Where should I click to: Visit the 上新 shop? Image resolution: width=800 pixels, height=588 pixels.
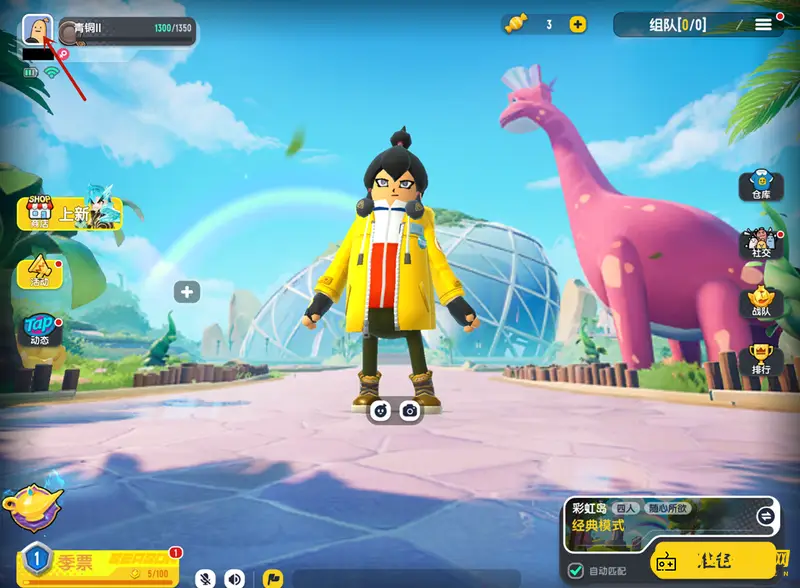tap(68, 213)
